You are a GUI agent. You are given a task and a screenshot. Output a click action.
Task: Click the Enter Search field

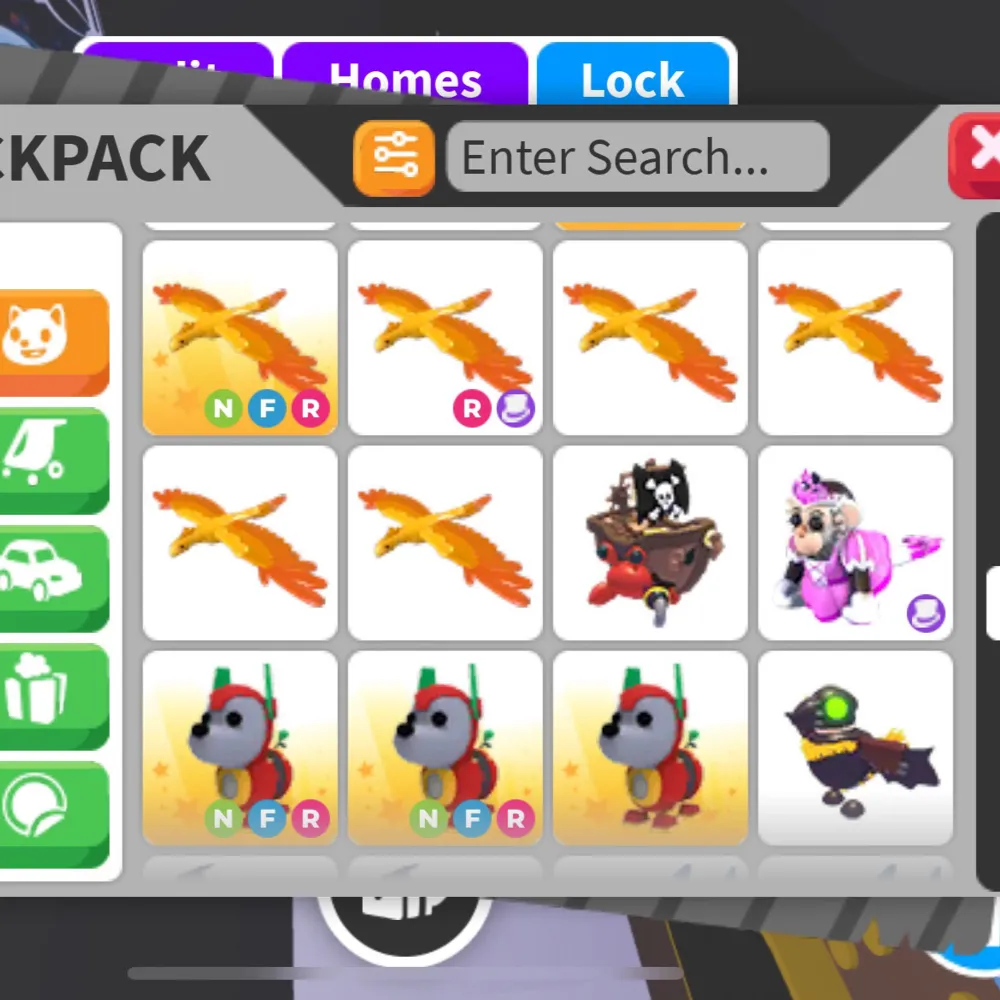point(637,157)
